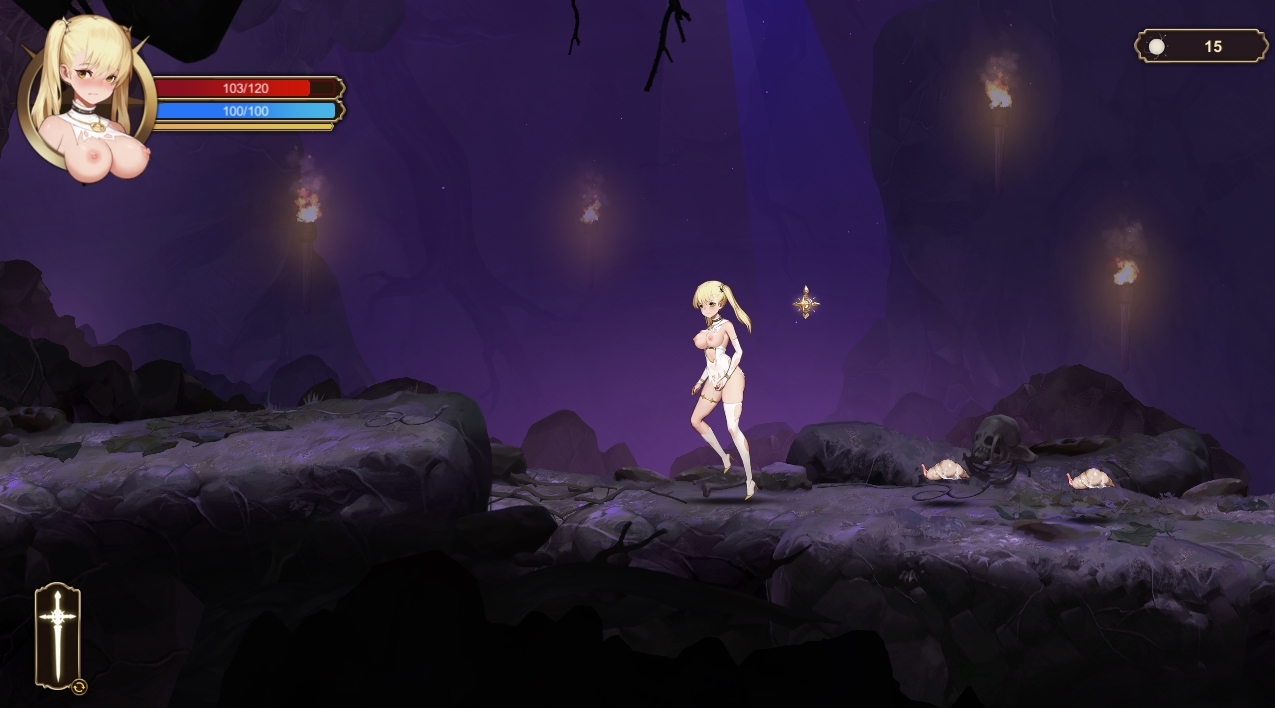Image resolution: width=1275 pixels, height=708 pixels.
Task: Open the blonde character portrait
Action: (86, 95)
